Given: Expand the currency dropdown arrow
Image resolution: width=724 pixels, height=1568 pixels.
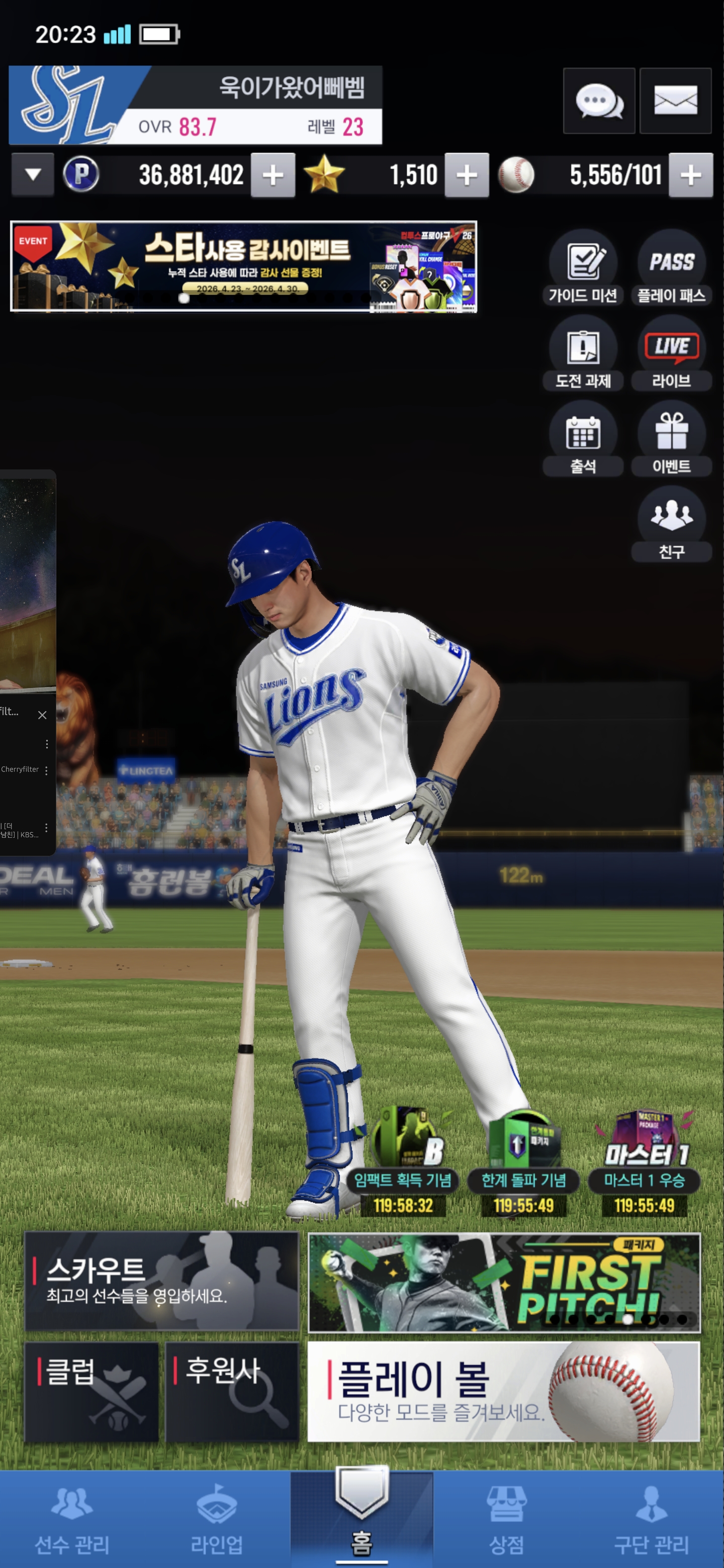Looking at the screenshot, I should coord(34,175).
